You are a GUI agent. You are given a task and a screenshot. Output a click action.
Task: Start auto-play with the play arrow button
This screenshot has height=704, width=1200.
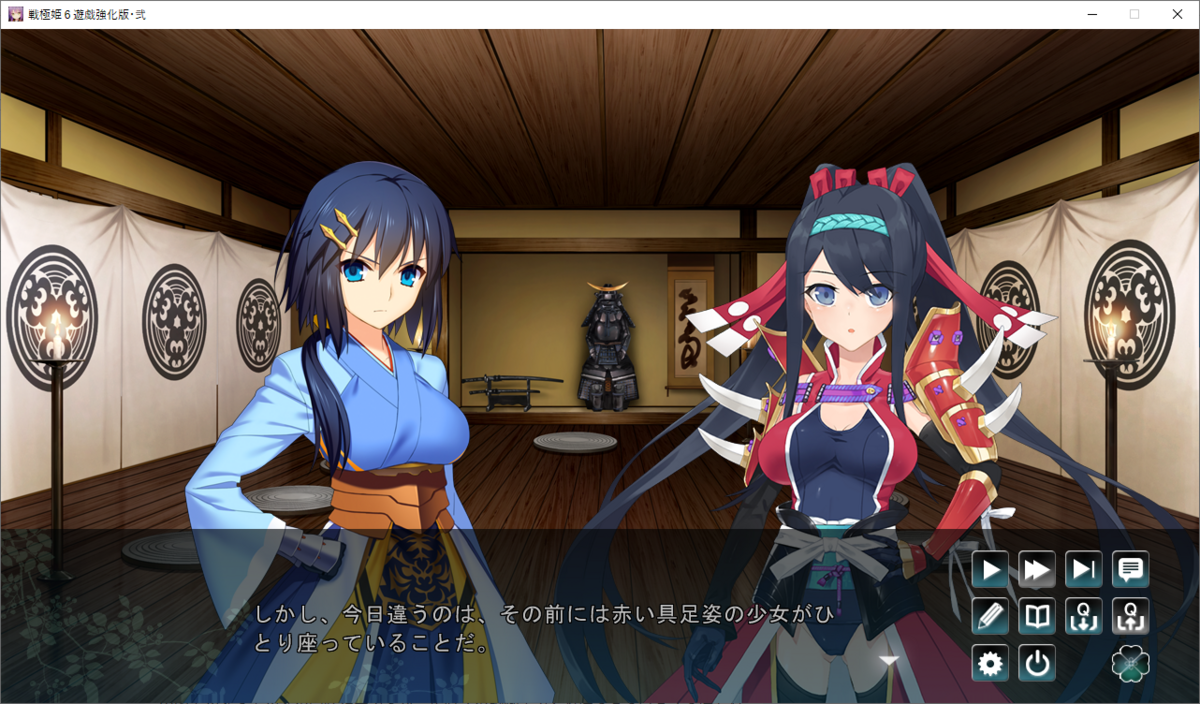click(x=990, y=570)
